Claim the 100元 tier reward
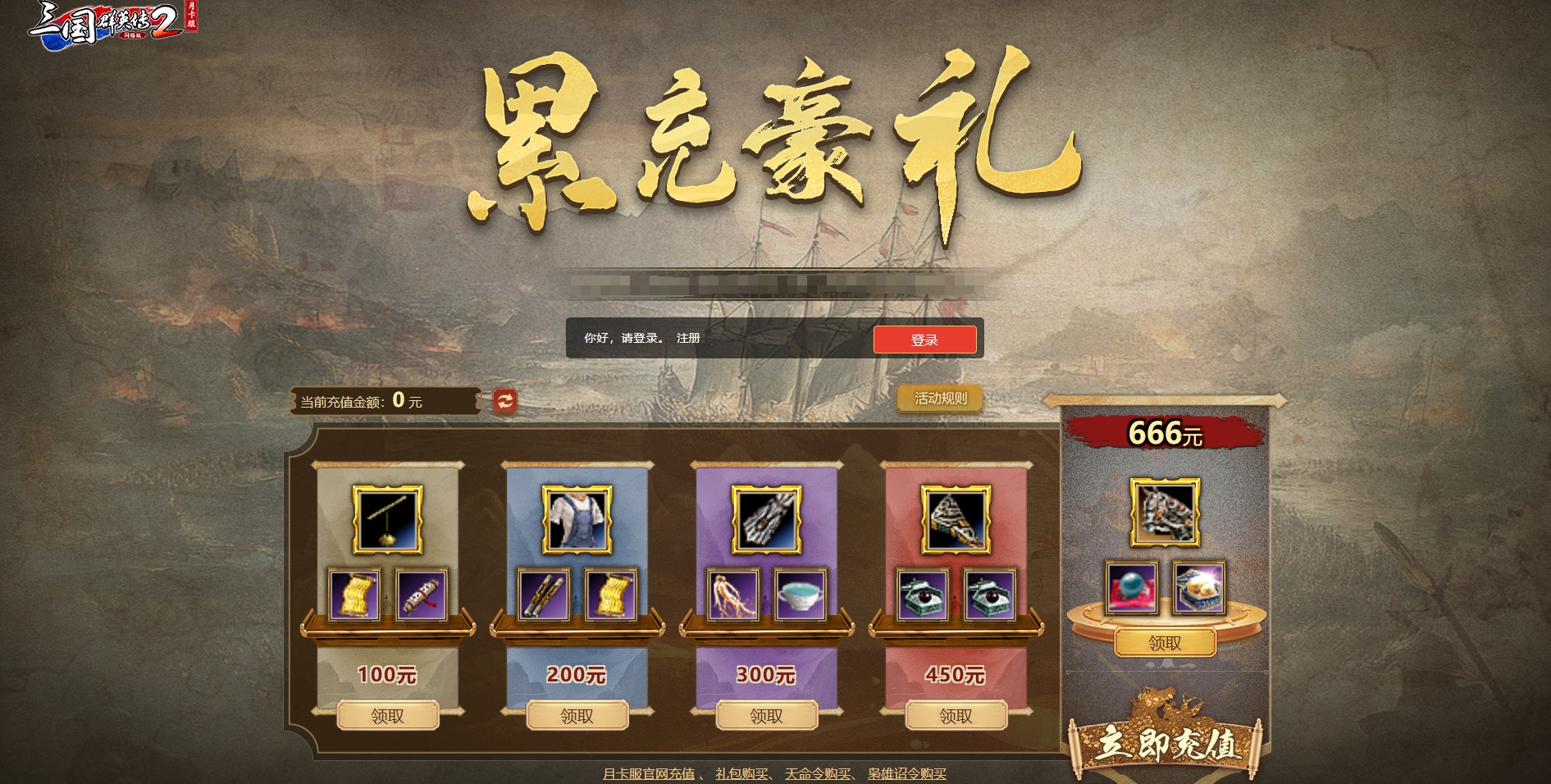This screenshot has width=1551, height=784. (x=387, y=716)
